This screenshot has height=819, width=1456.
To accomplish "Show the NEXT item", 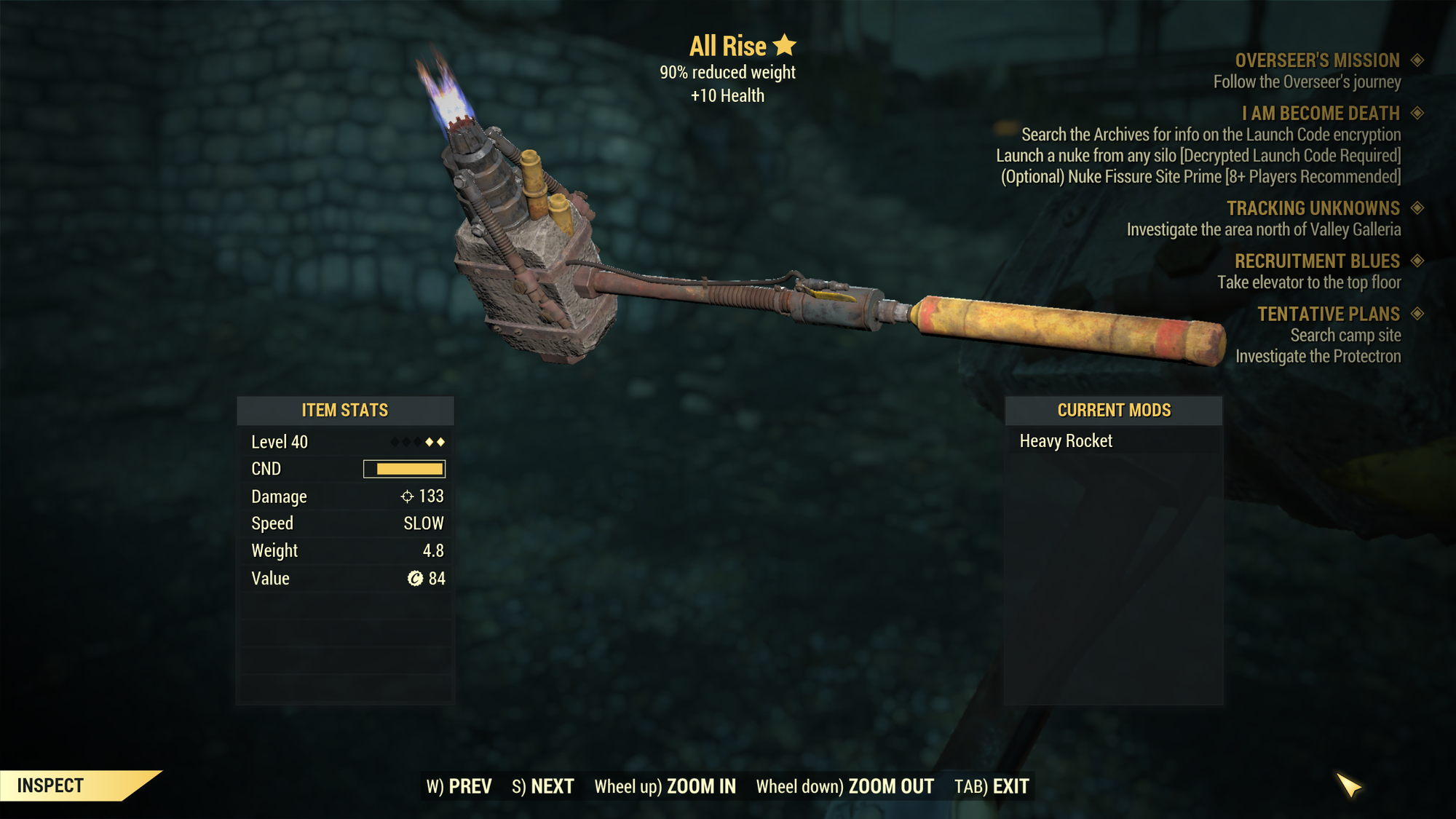I will 543,786.
